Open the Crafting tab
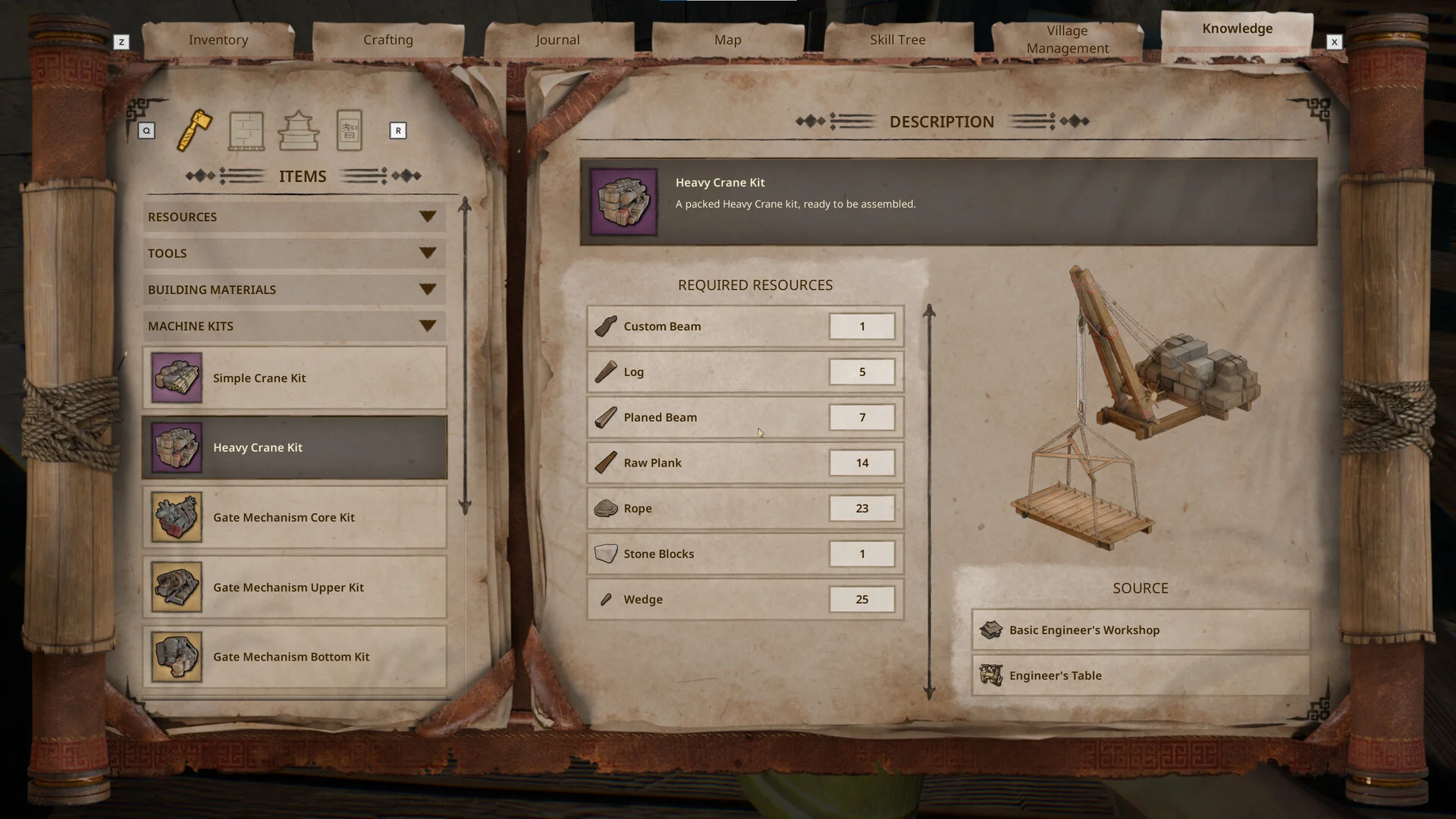Viewport: 1456px width, 819px height. pos(388,39)
